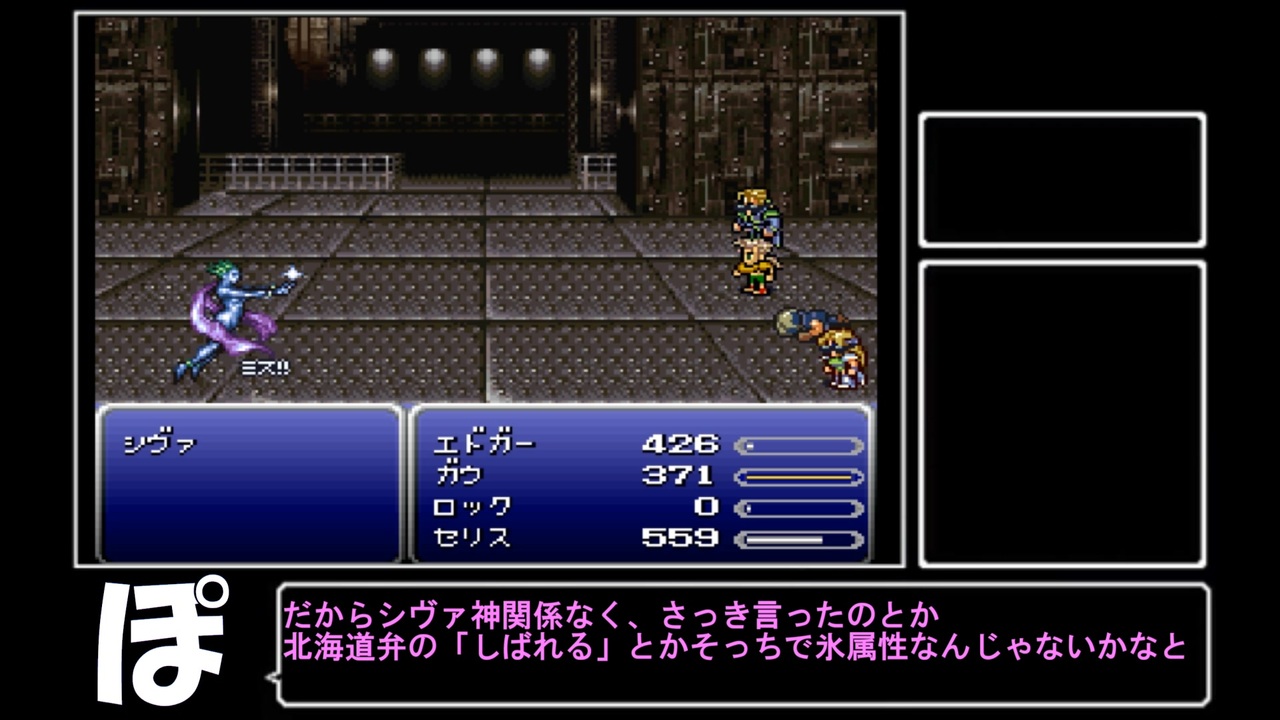Screen dimensions: 1280x720
Task: Click Gau's full yellow ATB gauge
Action: pos(798,477)
